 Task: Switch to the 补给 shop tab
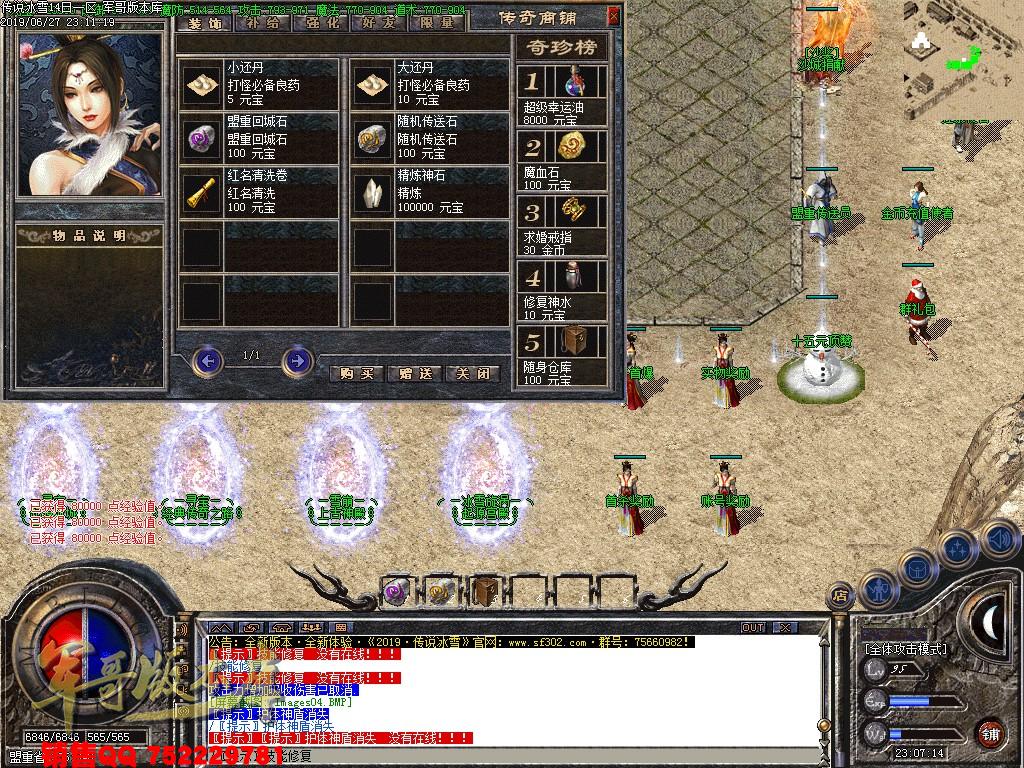[x=262, y=22]
